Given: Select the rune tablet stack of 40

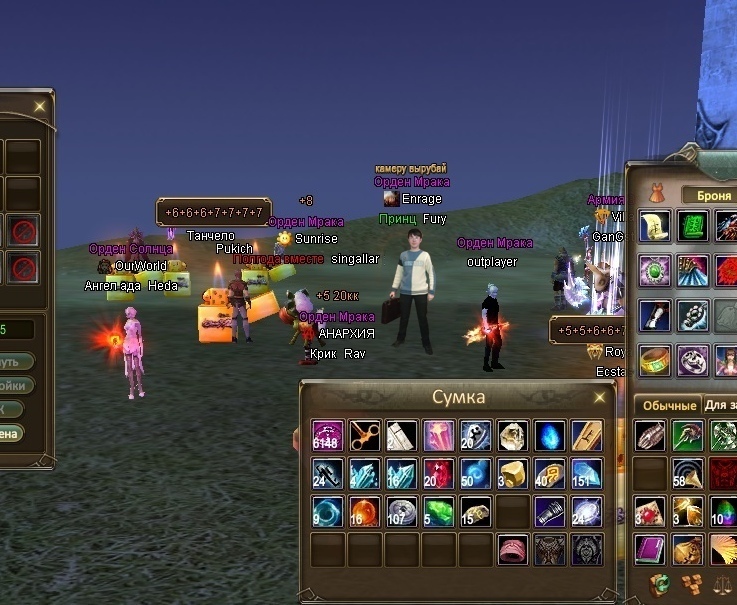Looking at the screenshot, I should (x=550, y=473).
